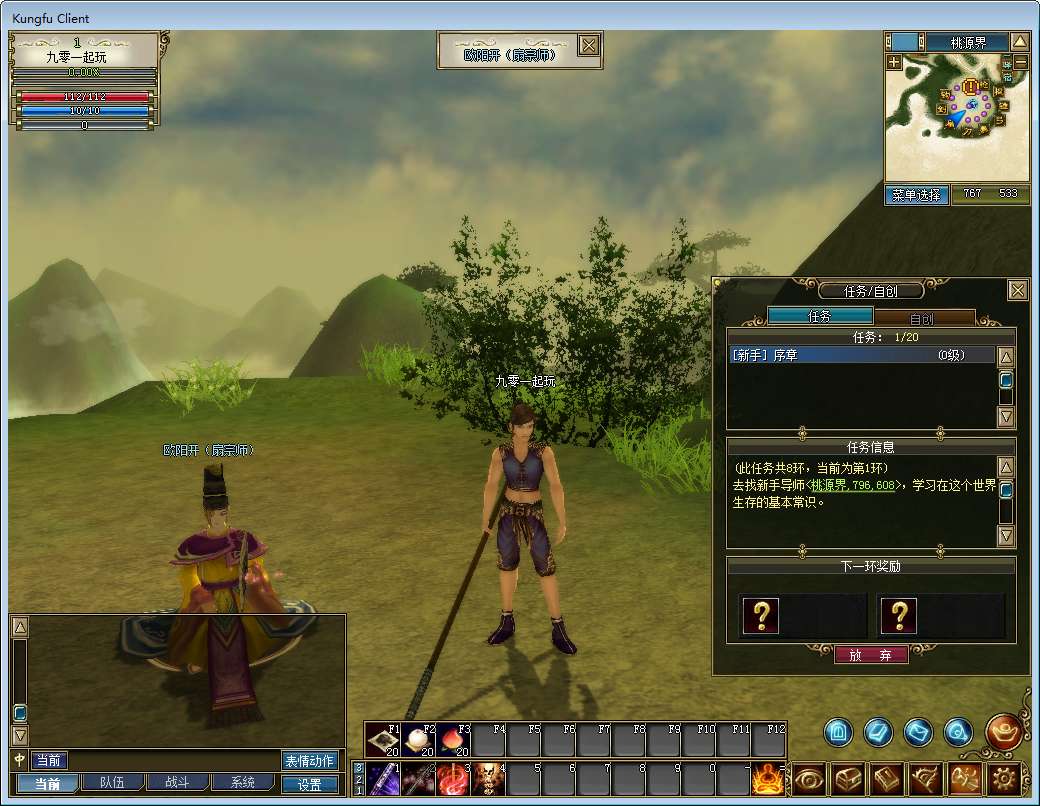Collapse the minimap with the triangle button
The height and width of the screenshot is (806, 1040).
click(1019, 42)
